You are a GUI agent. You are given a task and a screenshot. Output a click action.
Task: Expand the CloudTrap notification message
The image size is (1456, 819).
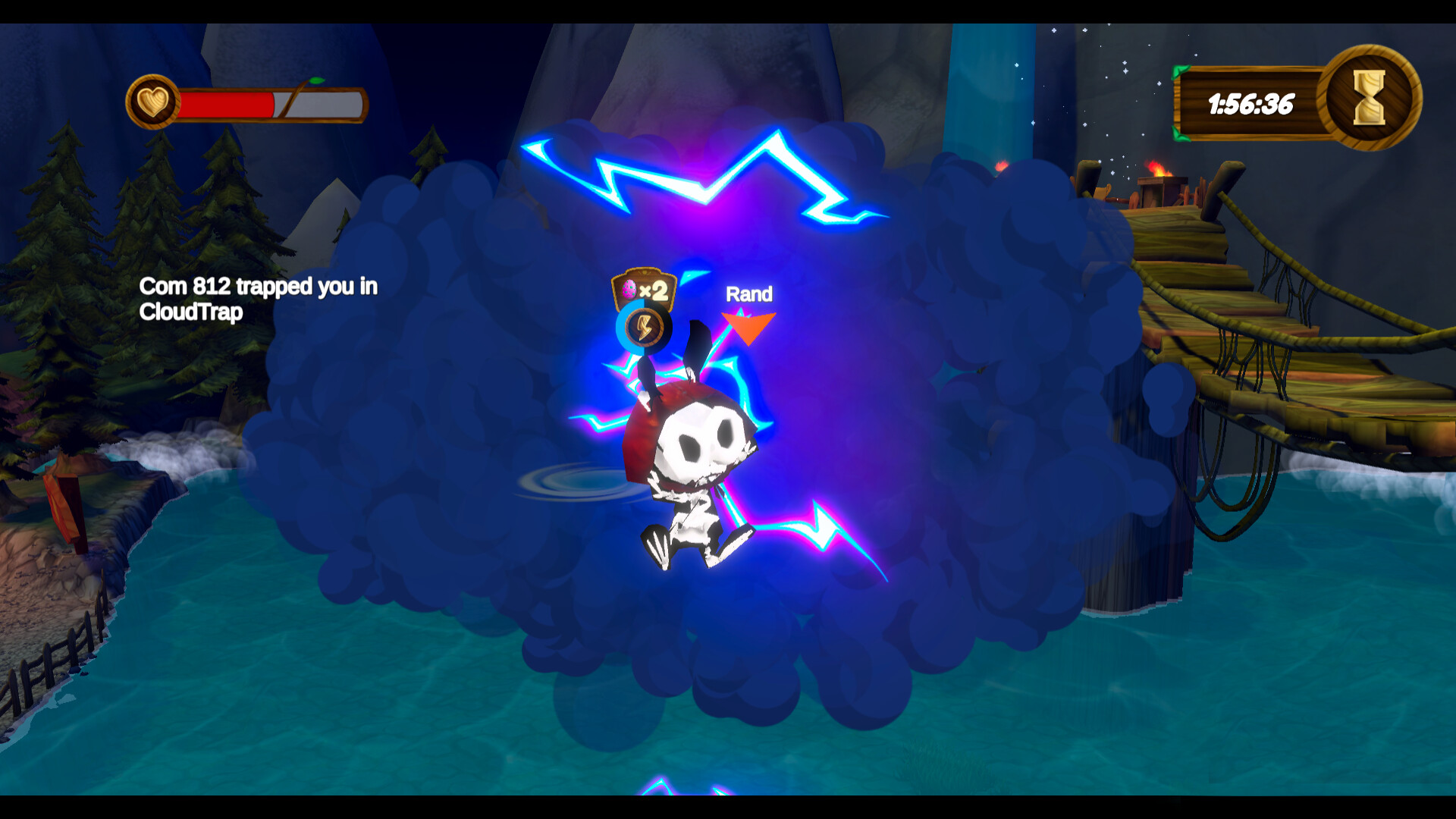pos(258,299)
